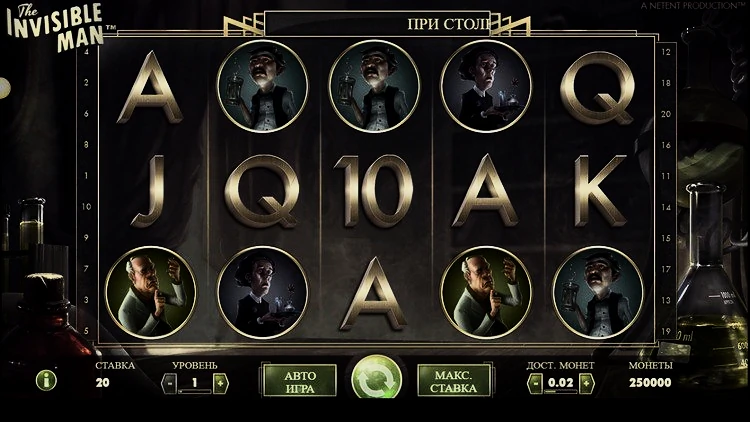Decrease the bet level (УРОВЕНЬ)
Viewport: 750px width, 422px height.
click(x=168, y=382)
